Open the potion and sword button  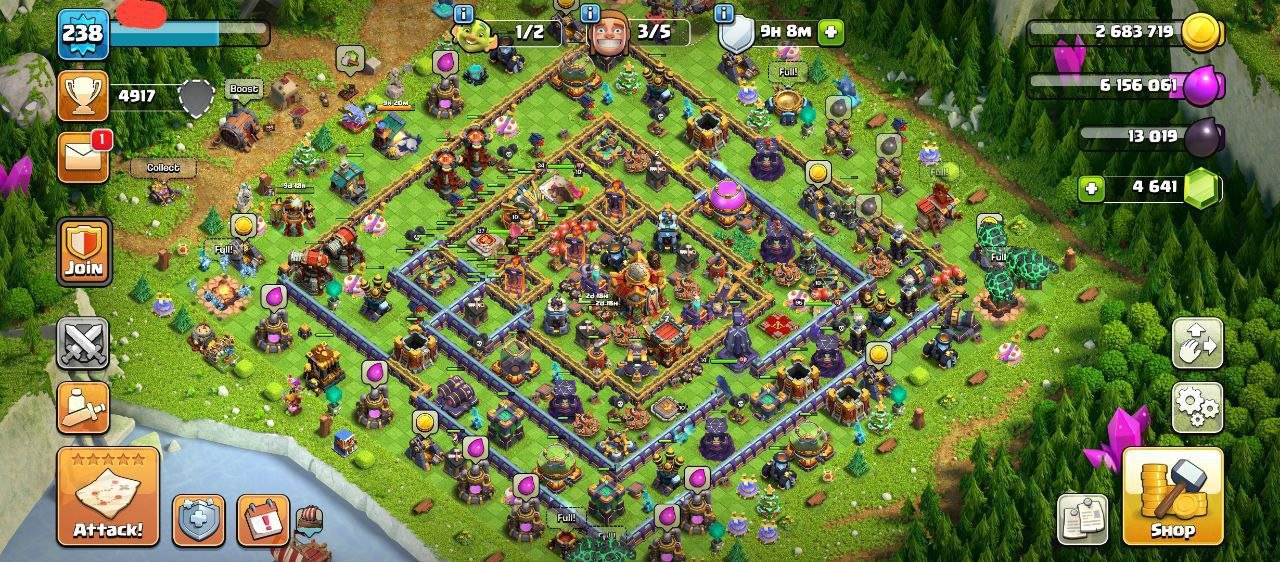(x=83, y=406)
